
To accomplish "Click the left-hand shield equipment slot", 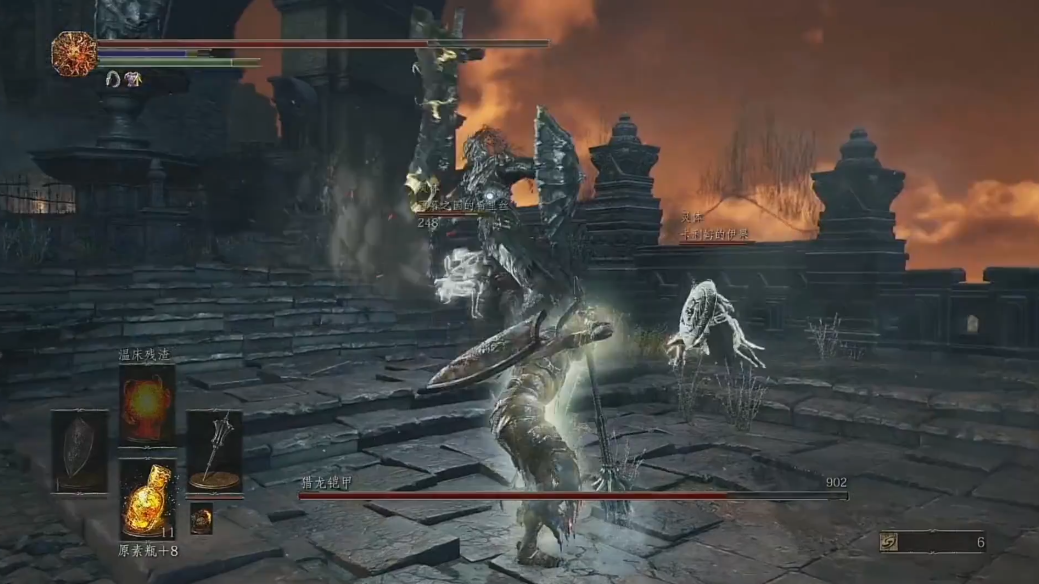I will pos(80,451).
